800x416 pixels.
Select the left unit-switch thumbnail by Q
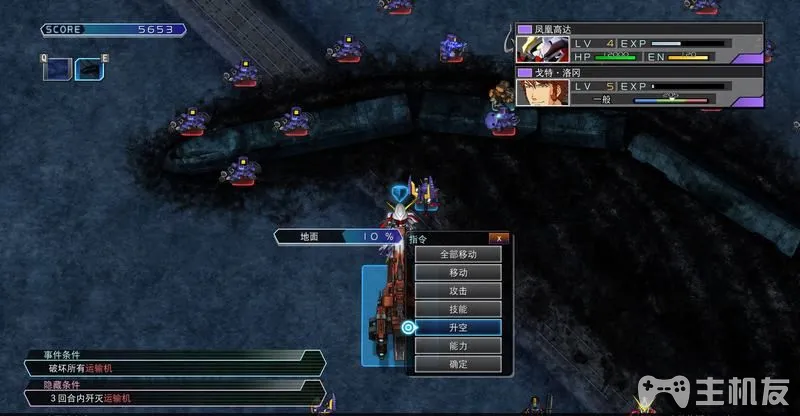pyautogui.click(x=58, y=70)
